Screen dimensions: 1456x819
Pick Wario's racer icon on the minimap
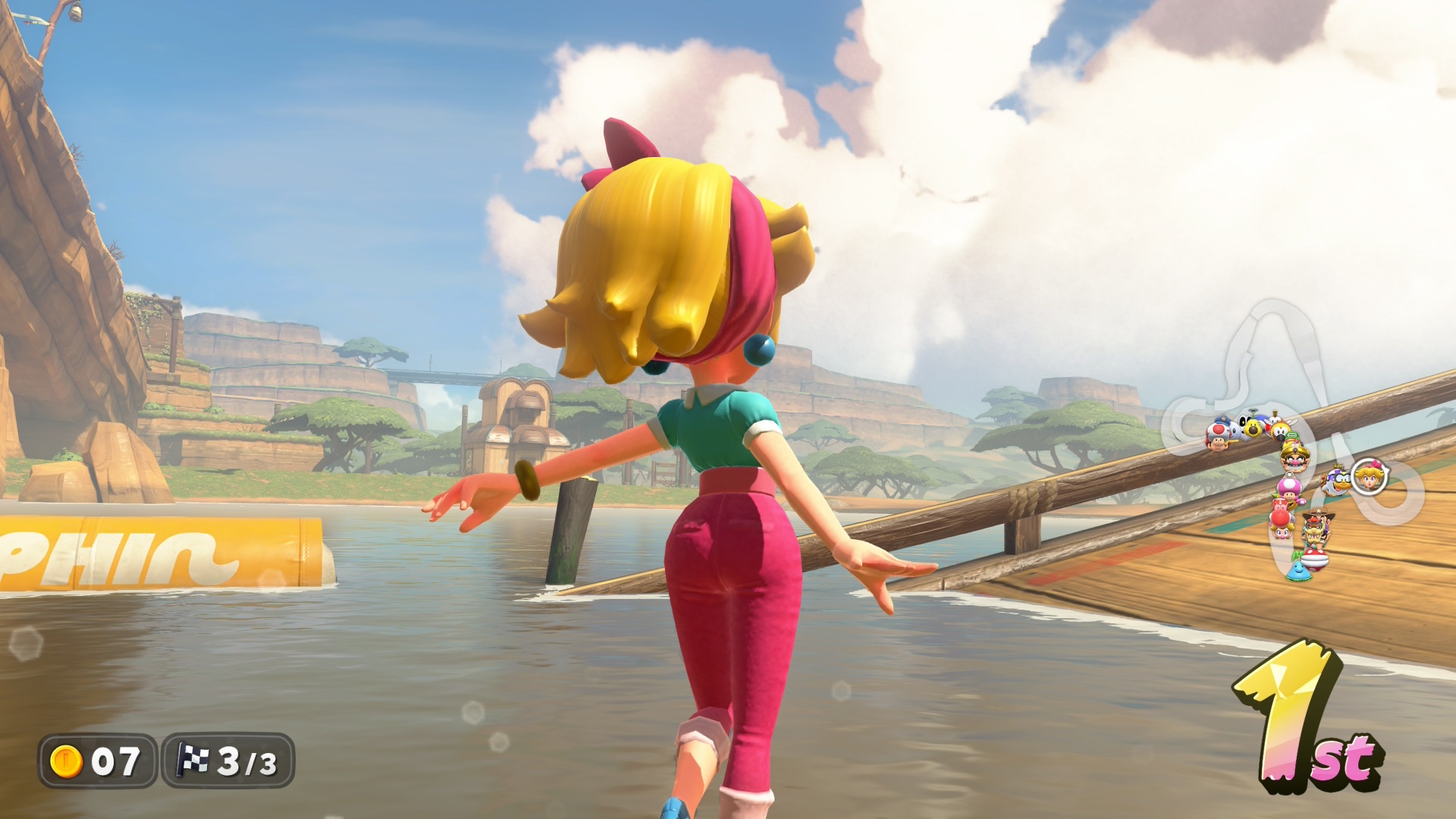(1294, 457)
